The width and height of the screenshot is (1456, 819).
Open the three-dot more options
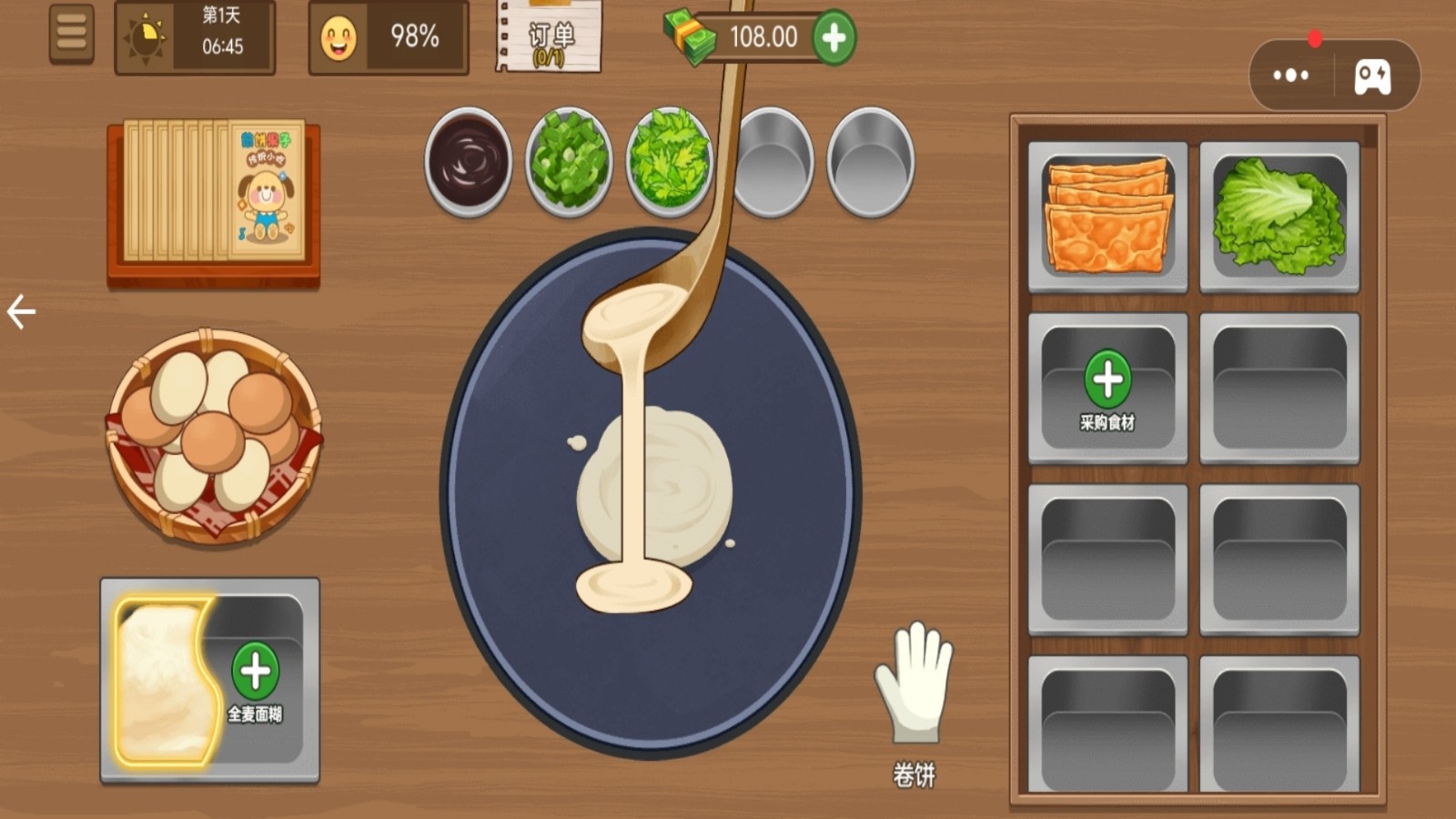pyautogui.click(x=1290, y=76)
